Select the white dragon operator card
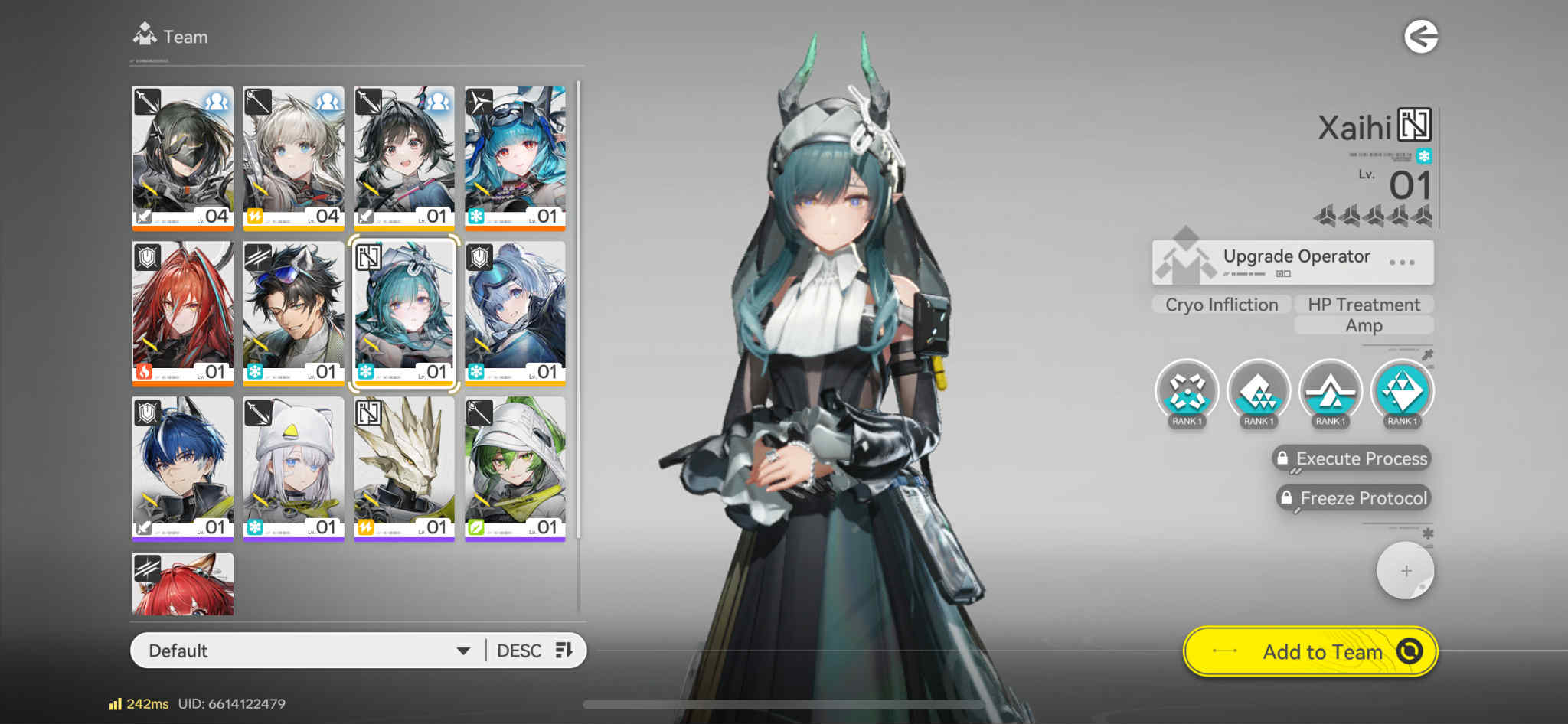 click(x=404, y=468)
